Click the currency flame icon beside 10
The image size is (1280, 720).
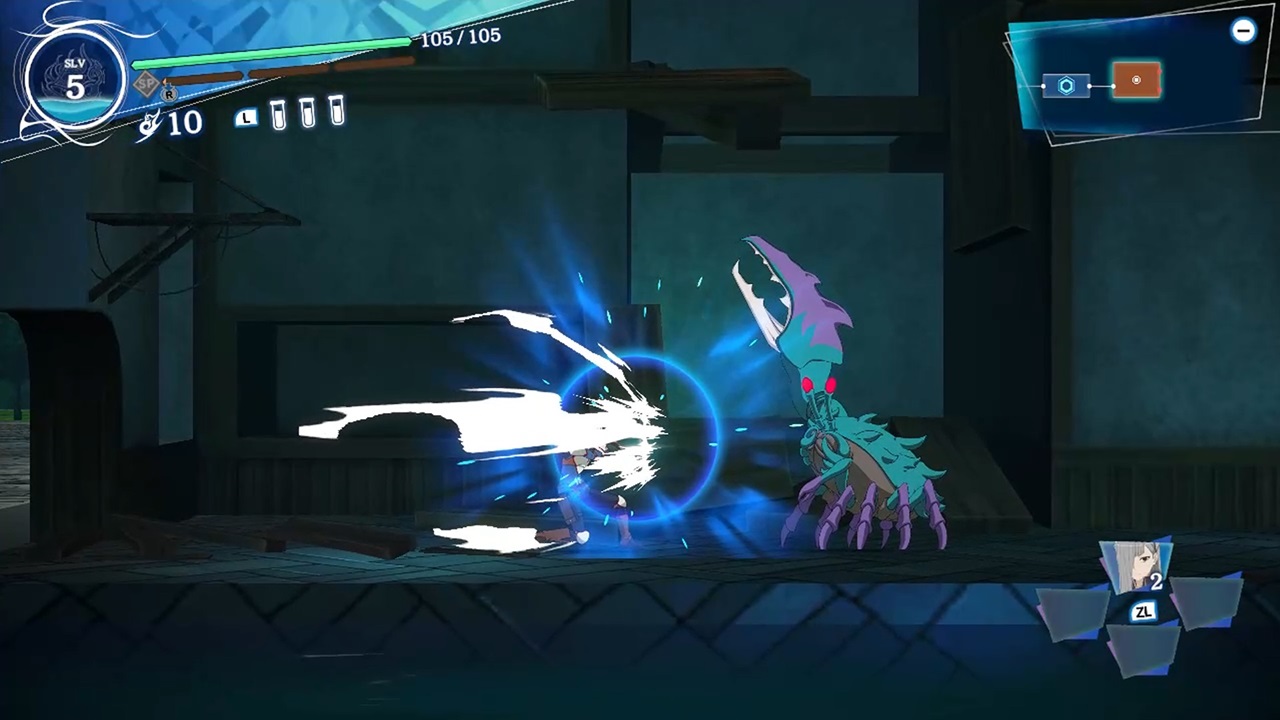click(148, 120)
